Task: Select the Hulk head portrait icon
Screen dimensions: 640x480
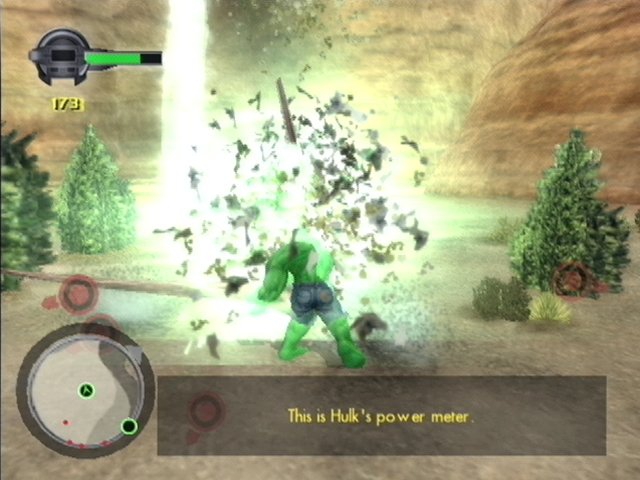Action: (x=61, y=58)
